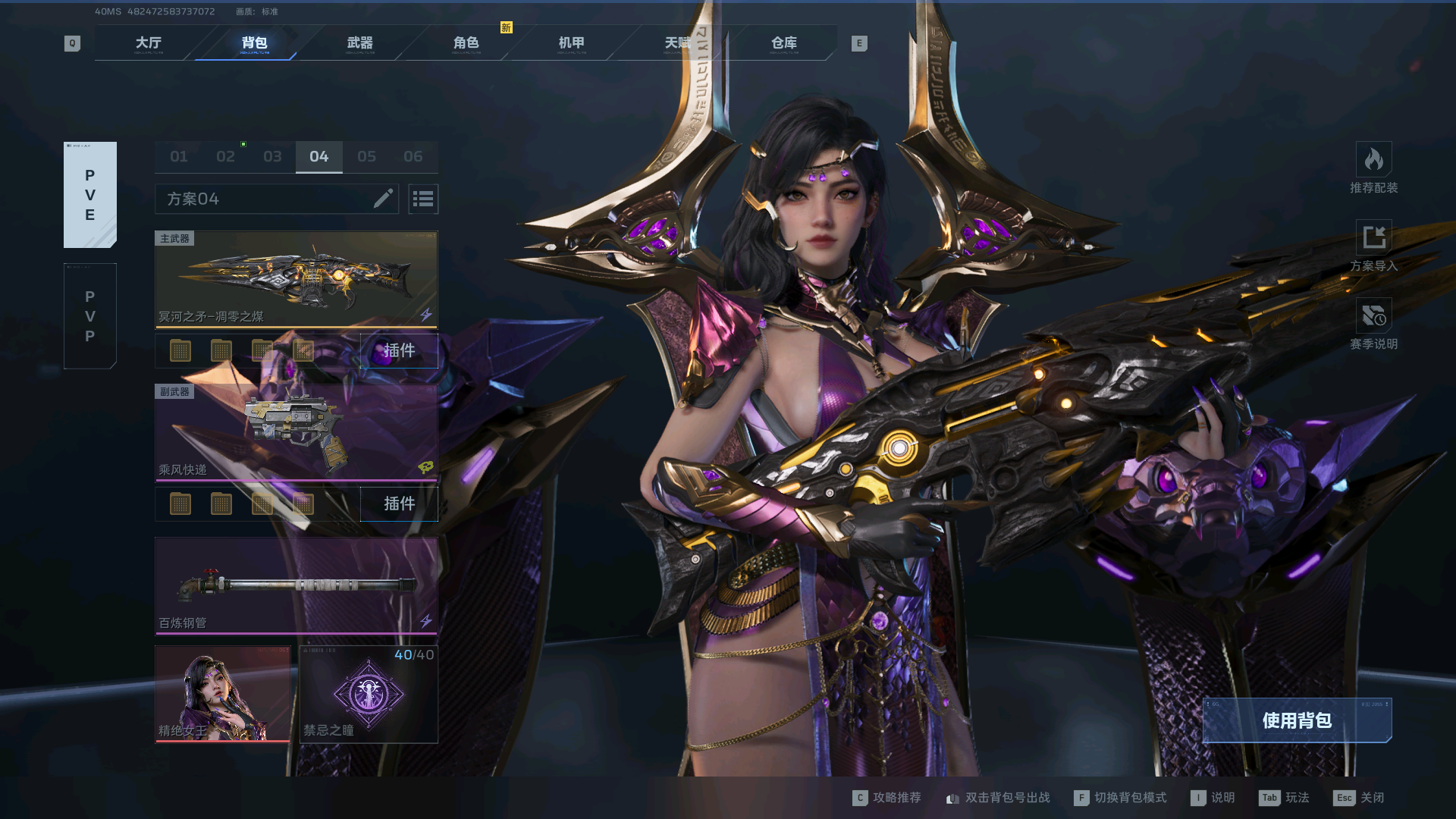Select the 乘风快递 secondary weapon slot
The height and width of the screenshot is (819, 1456).
coord(296,433)
